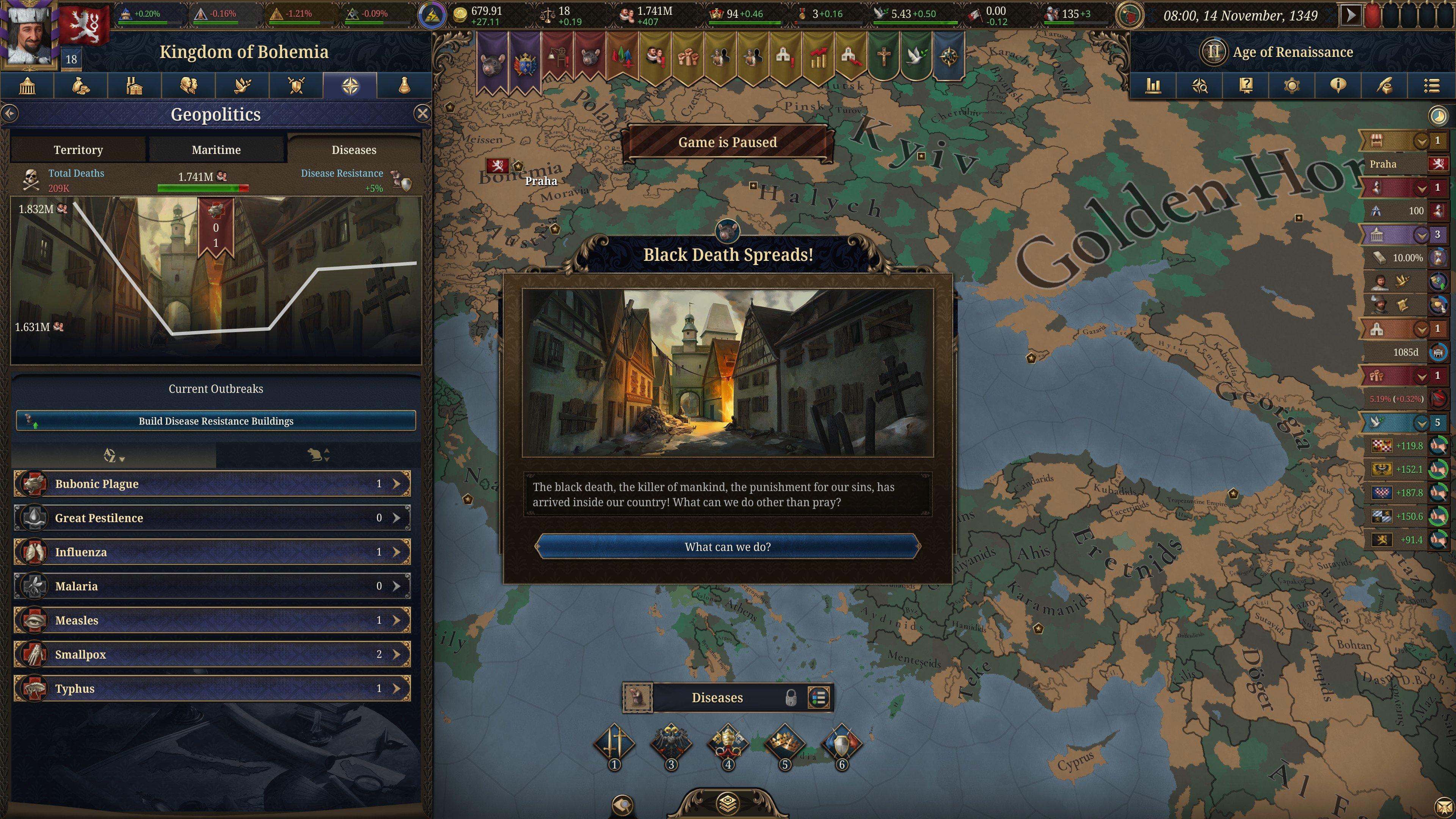Screen dimensions: 1456x819
Task: Click the game speed control beside the date
Action: pyautogui.click(x=1351, y=16)
